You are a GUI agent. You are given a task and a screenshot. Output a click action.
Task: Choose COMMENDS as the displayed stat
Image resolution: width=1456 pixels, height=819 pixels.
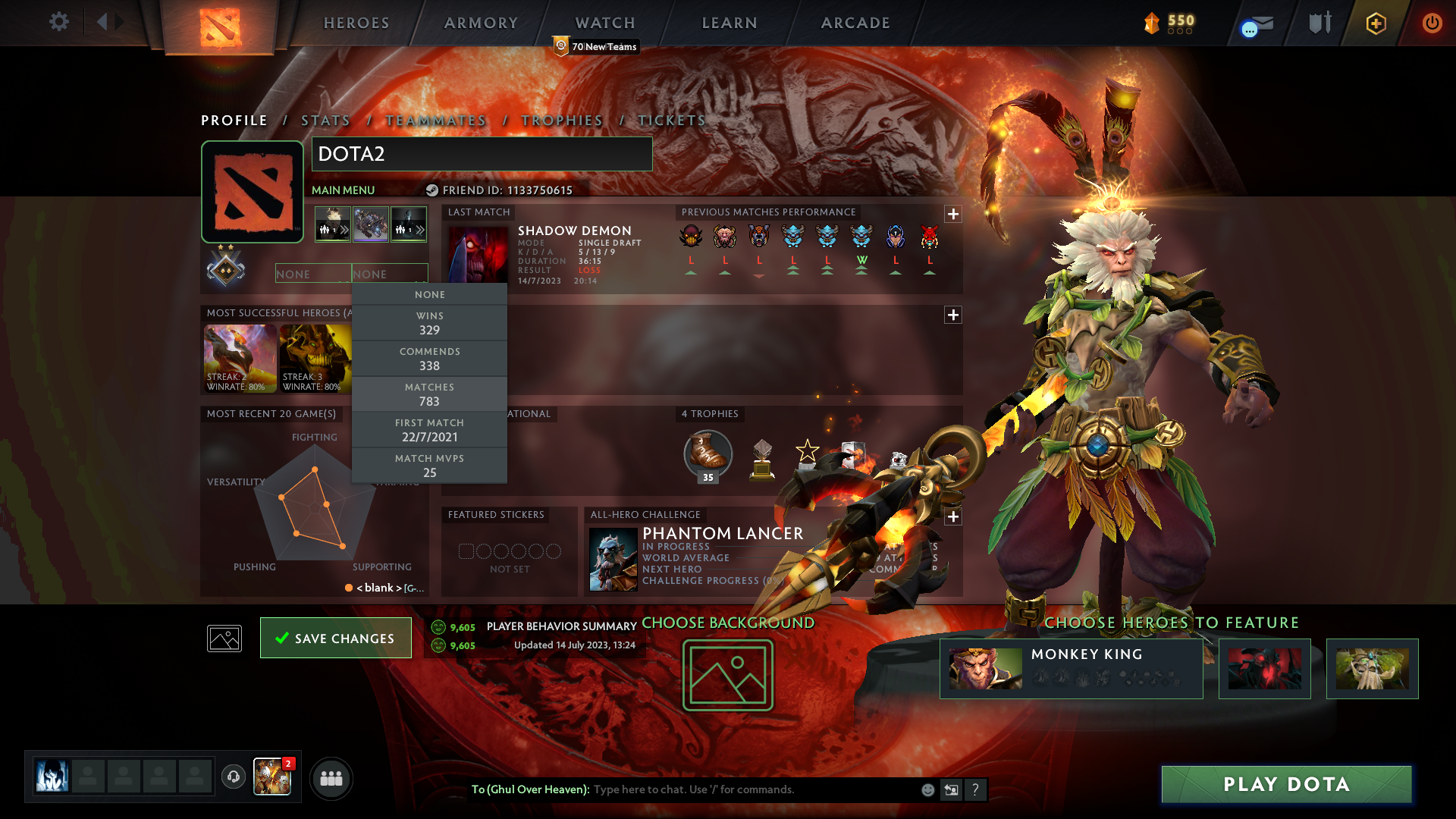click(430, 358)
